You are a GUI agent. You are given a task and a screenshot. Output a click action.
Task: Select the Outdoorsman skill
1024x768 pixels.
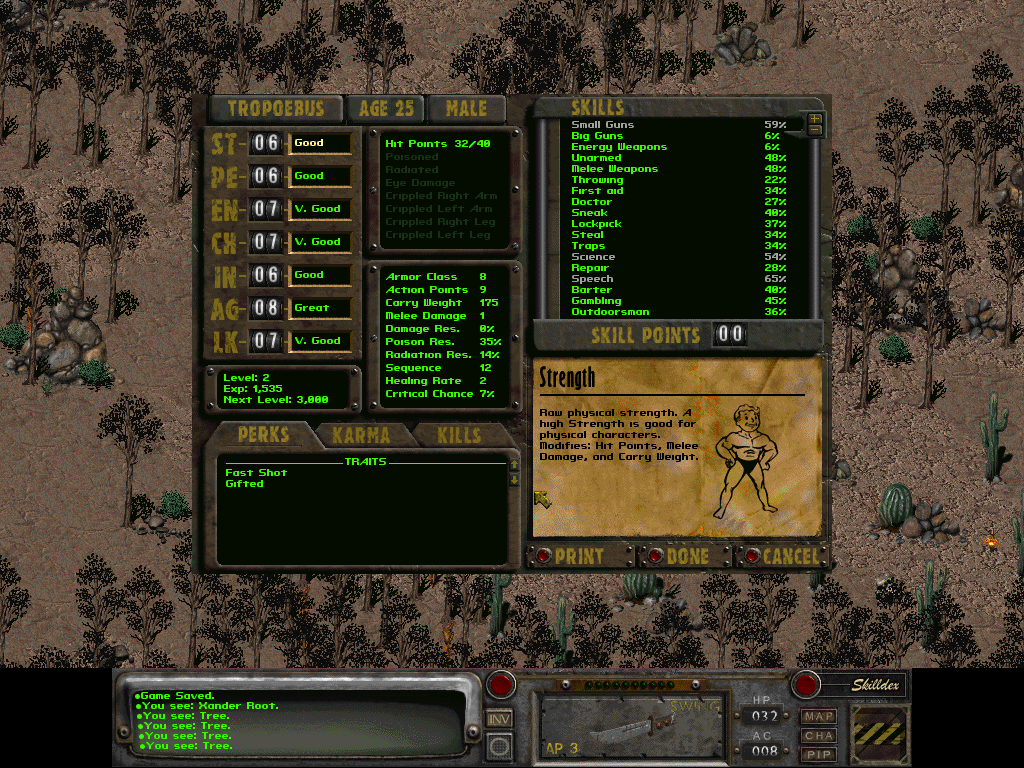point(610,312)
